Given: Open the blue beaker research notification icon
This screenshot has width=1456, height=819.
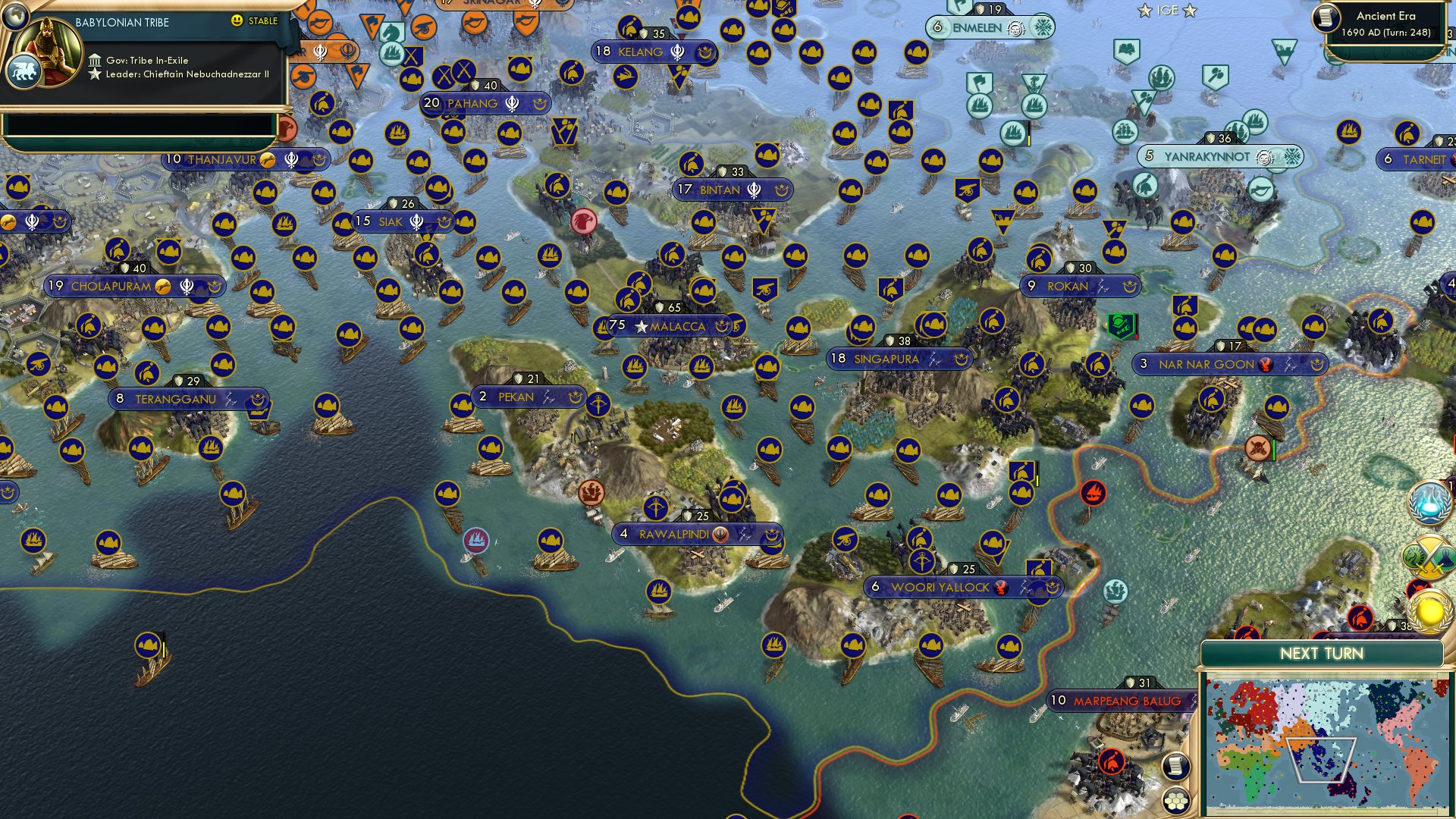Looking at the screenshot, I should point(1428,503).
